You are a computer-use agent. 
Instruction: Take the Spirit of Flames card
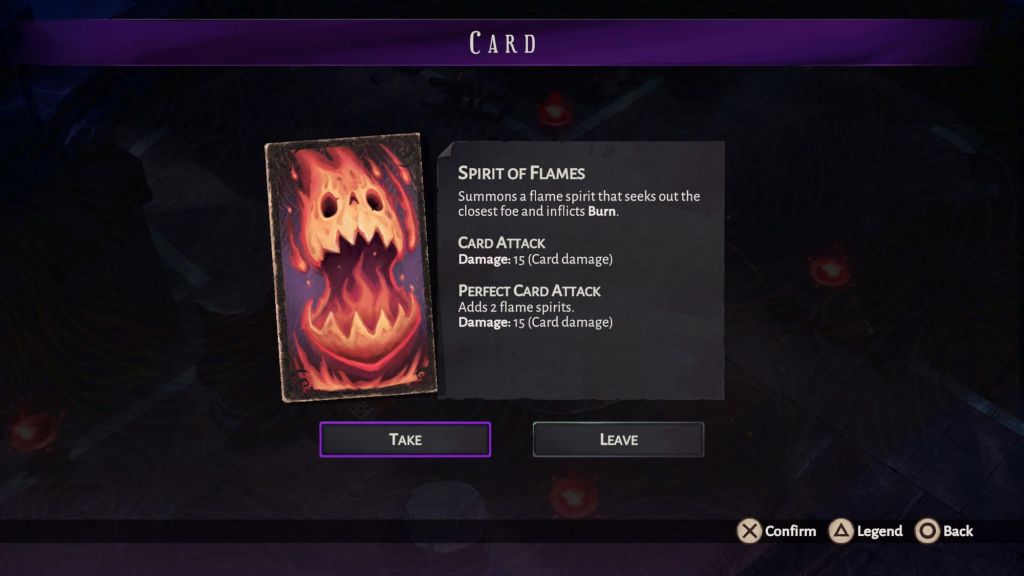coord(405,439)
